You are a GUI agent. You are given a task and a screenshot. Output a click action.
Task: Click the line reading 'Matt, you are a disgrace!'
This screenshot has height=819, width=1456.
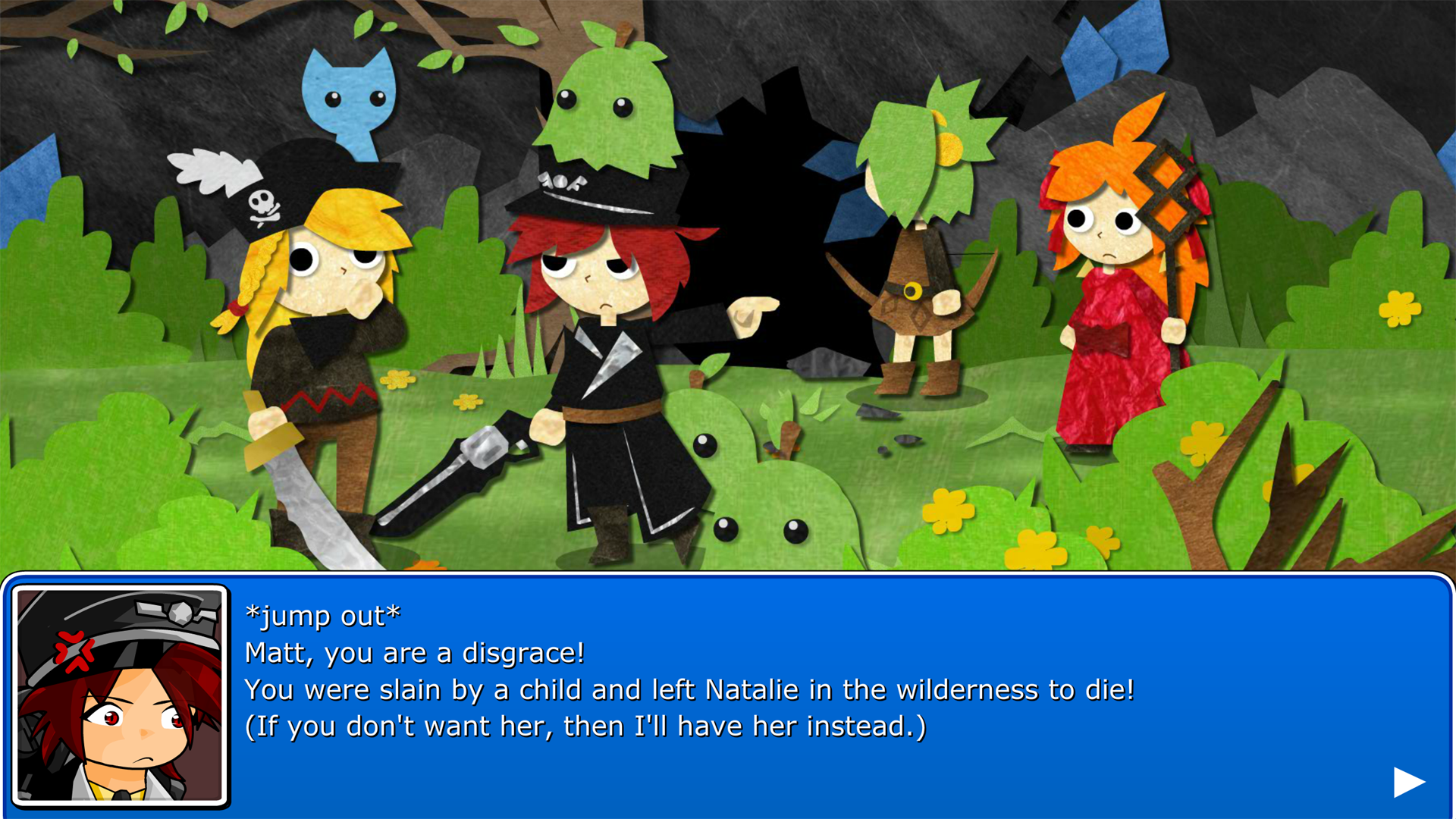pyautogui.click(x=413, y=653)
